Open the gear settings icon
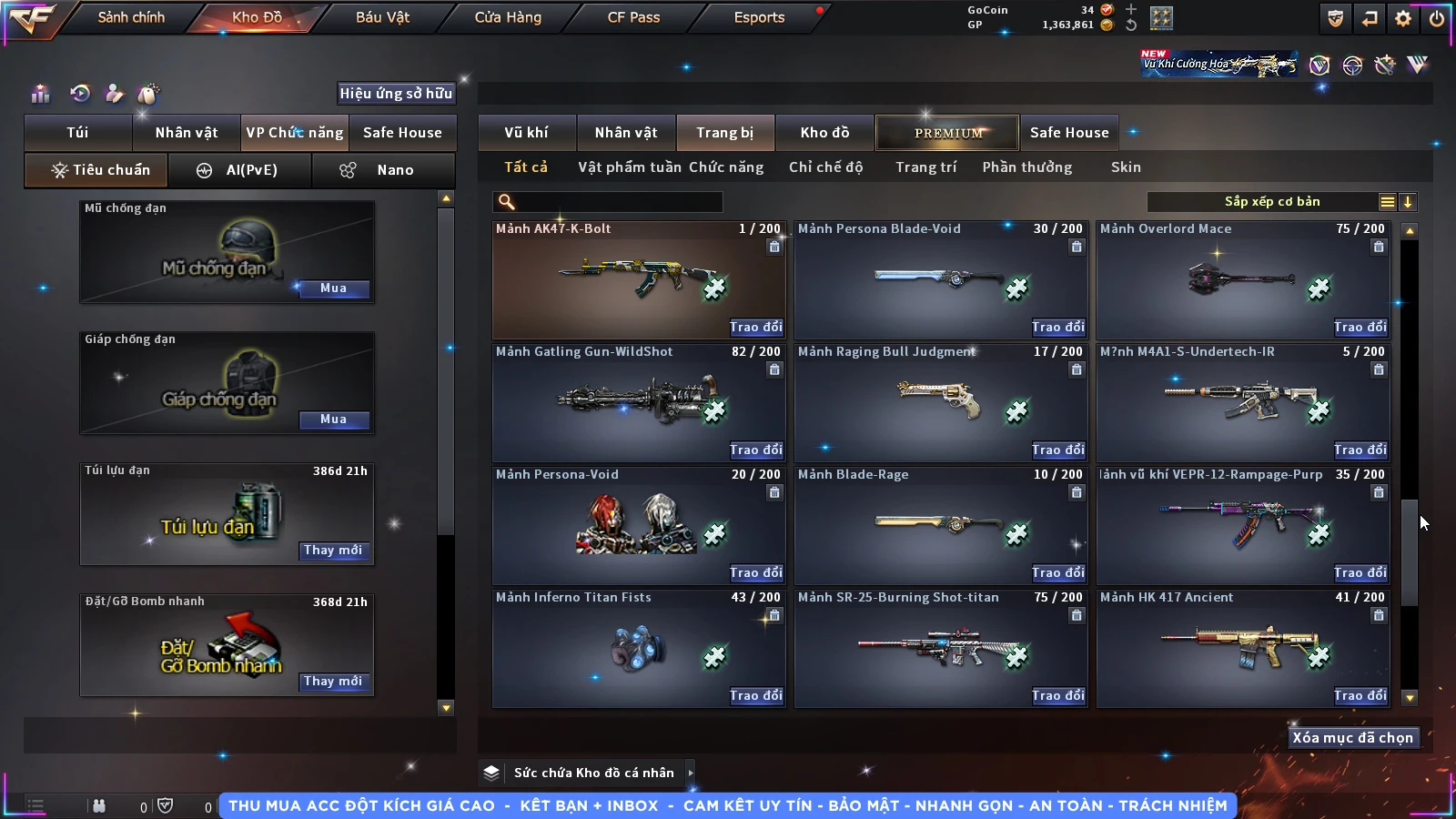 click(1403, 18)
